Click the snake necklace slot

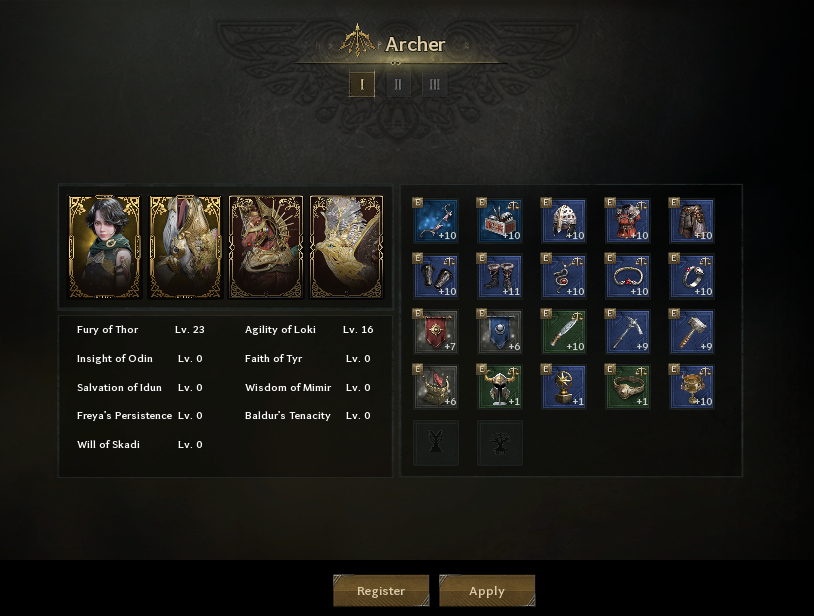tap(564, 276)
